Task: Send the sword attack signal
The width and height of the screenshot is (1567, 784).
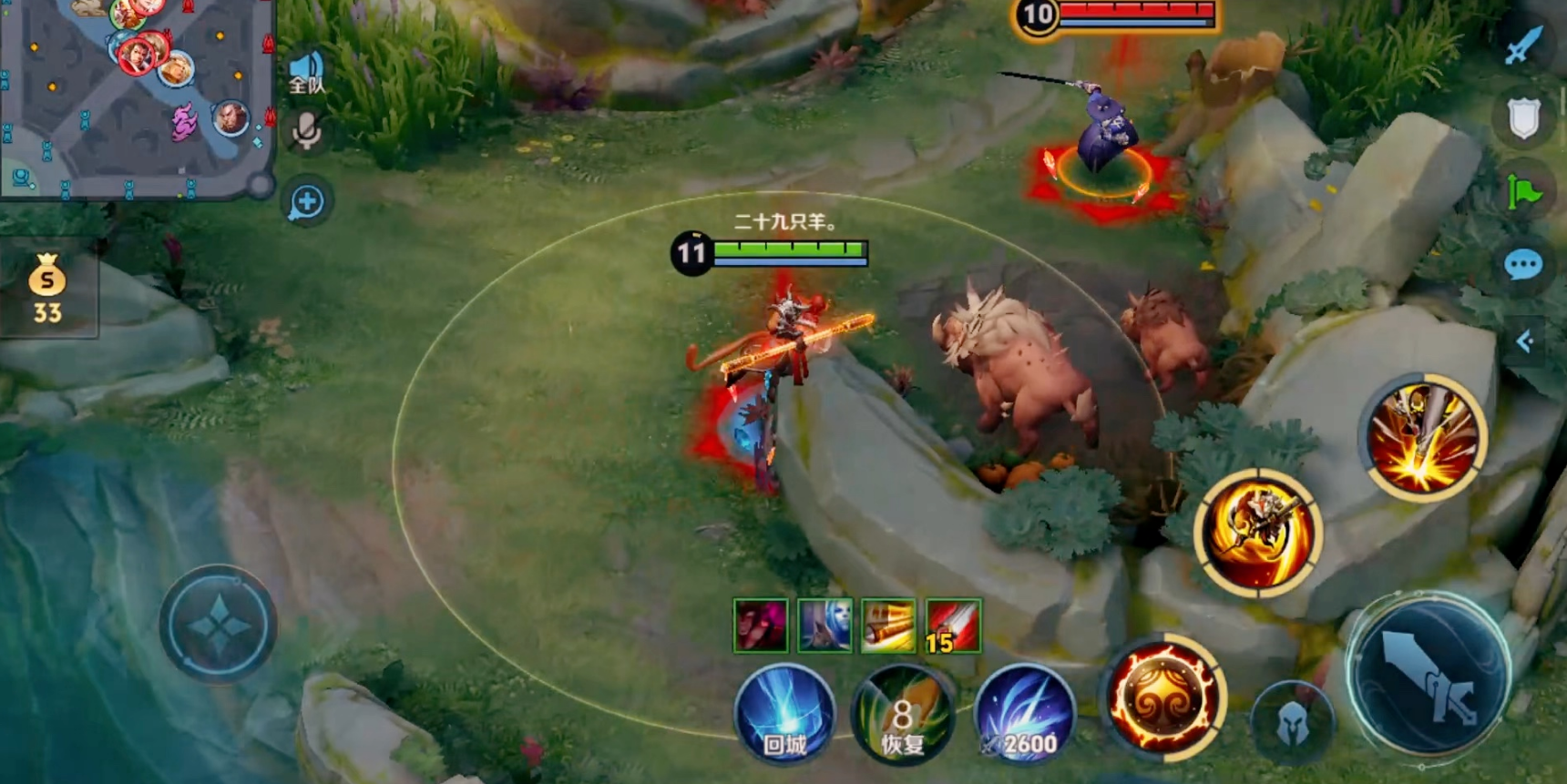Action: 1523,46
